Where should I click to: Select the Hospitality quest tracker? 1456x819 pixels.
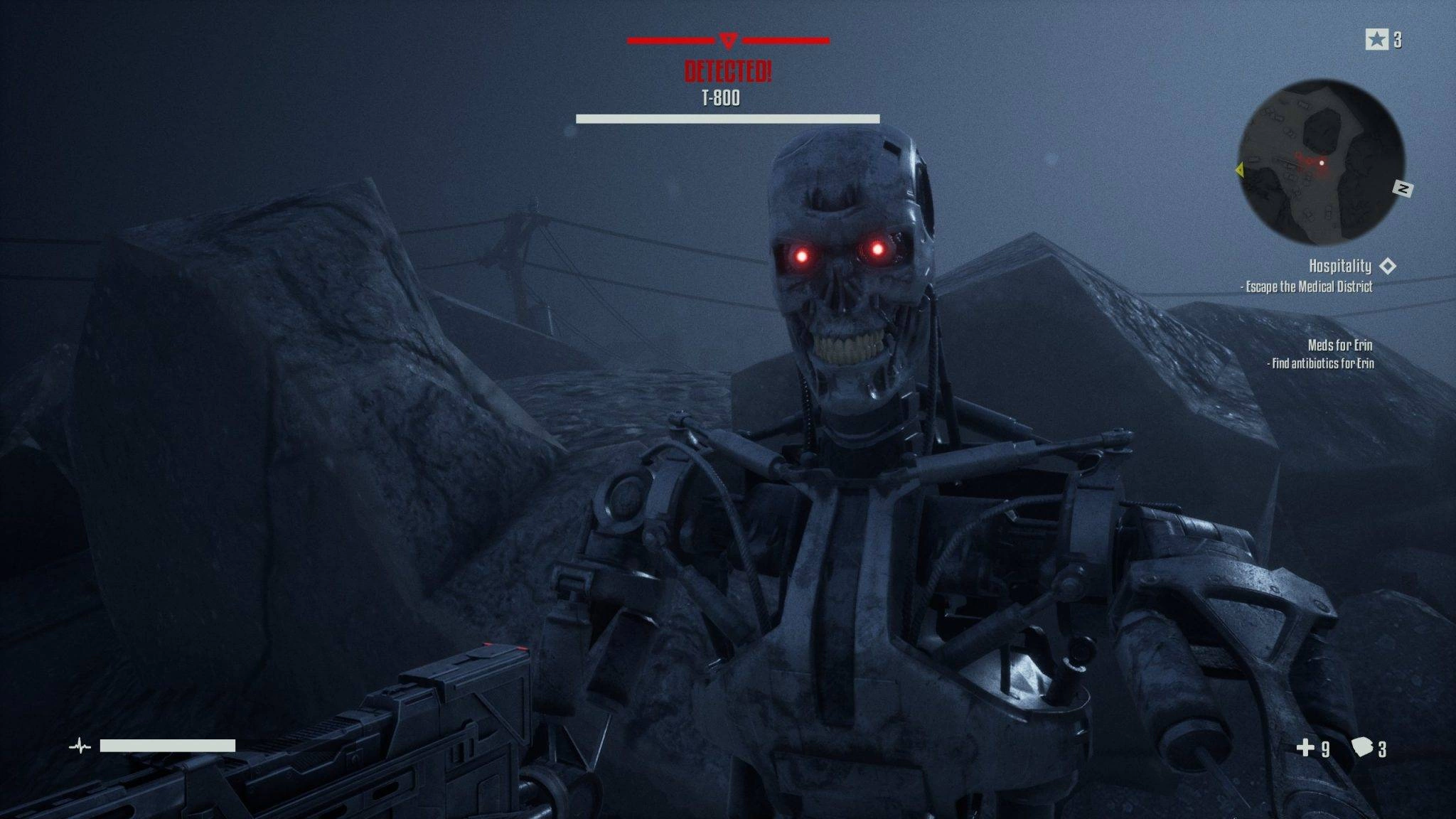(x=1340, y=266)
